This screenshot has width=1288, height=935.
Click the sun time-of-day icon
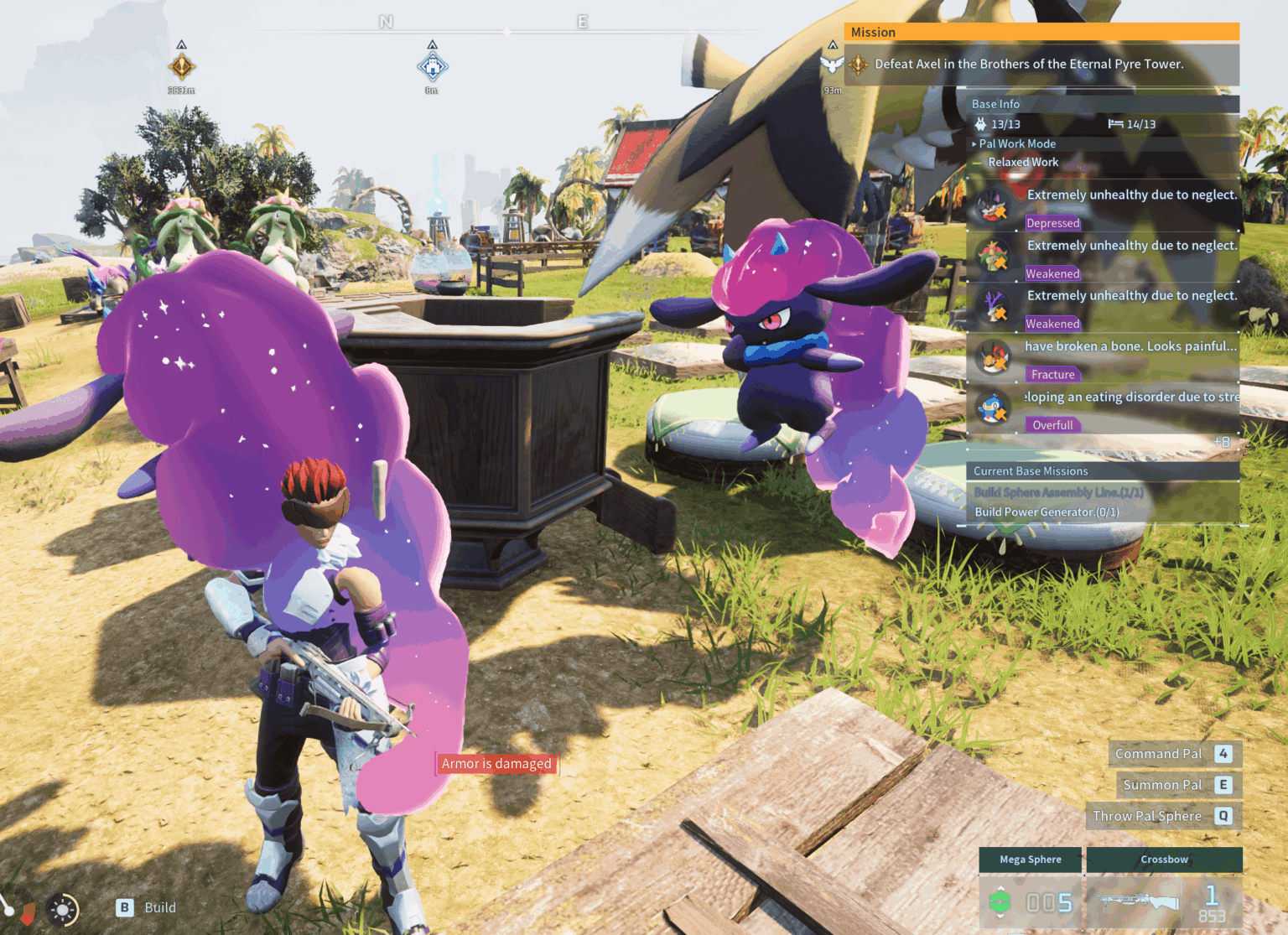[x=63, y=909]
